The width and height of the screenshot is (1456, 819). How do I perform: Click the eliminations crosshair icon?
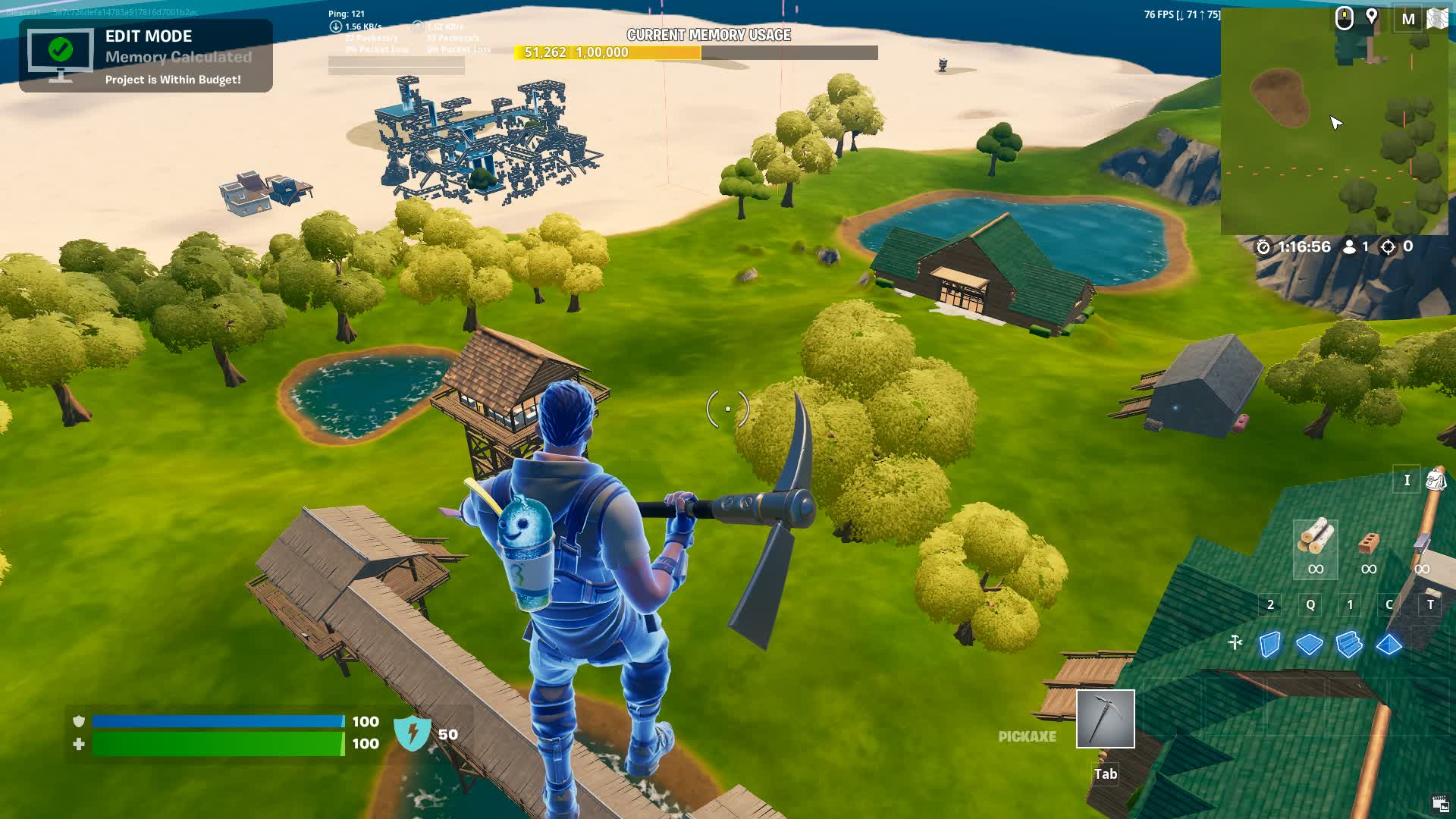1390,246
